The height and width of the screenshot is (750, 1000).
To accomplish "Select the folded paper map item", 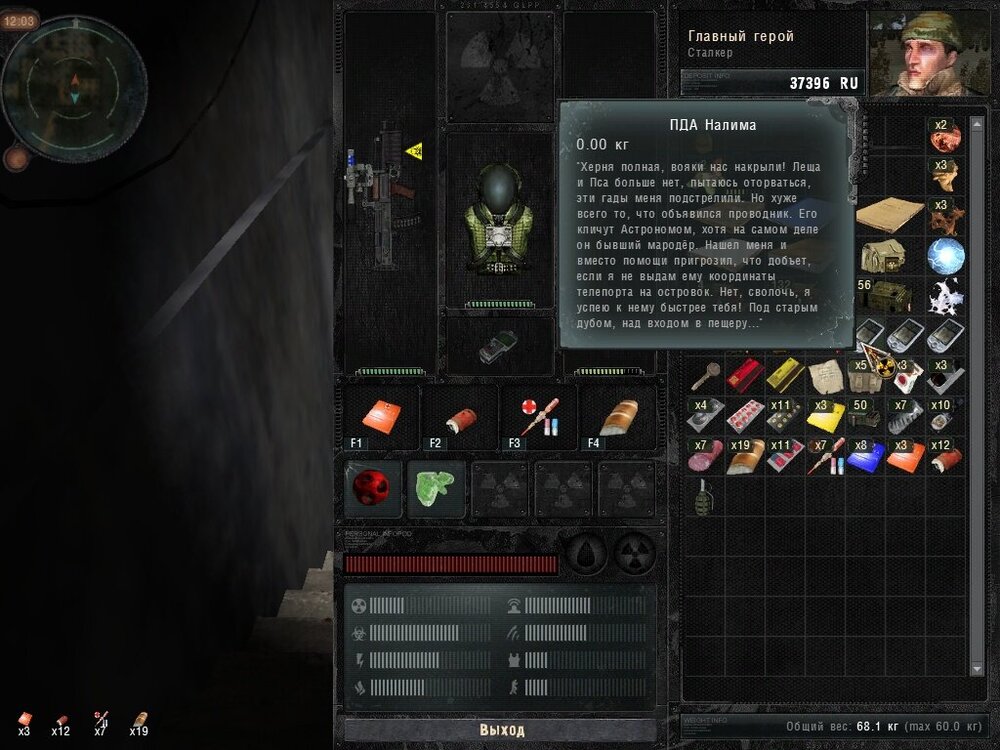I will tap(889, 213).
